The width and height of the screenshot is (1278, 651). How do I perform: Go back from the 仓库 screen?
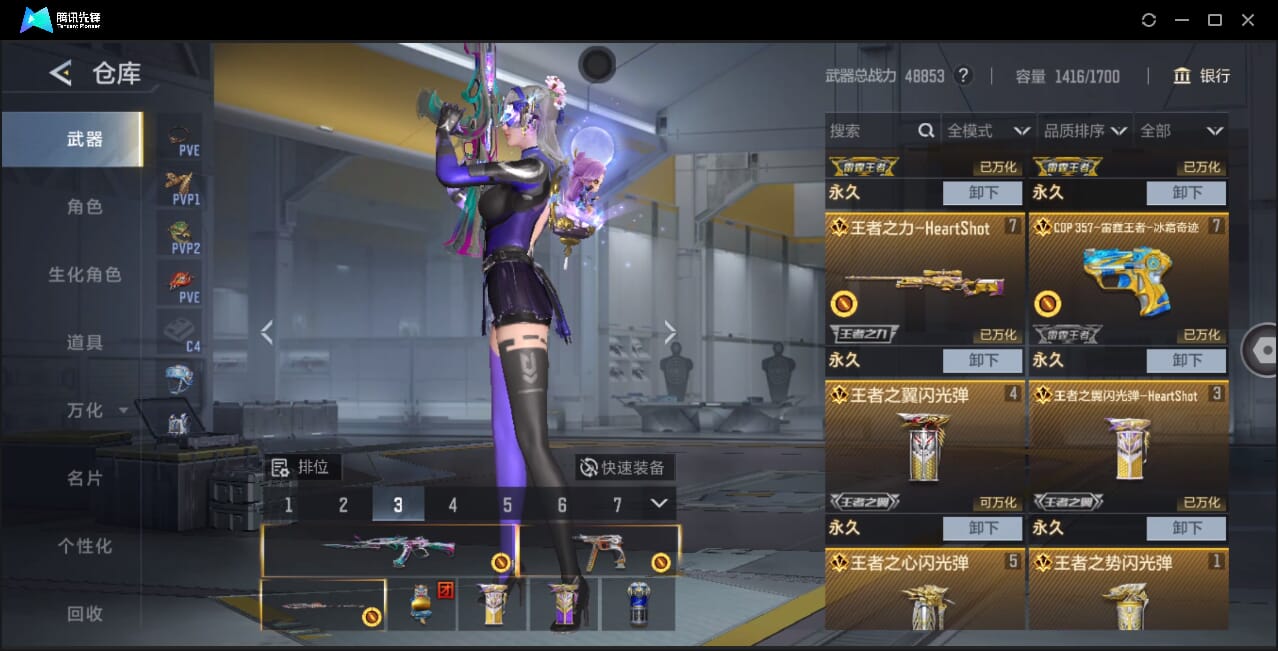[61, 73]
